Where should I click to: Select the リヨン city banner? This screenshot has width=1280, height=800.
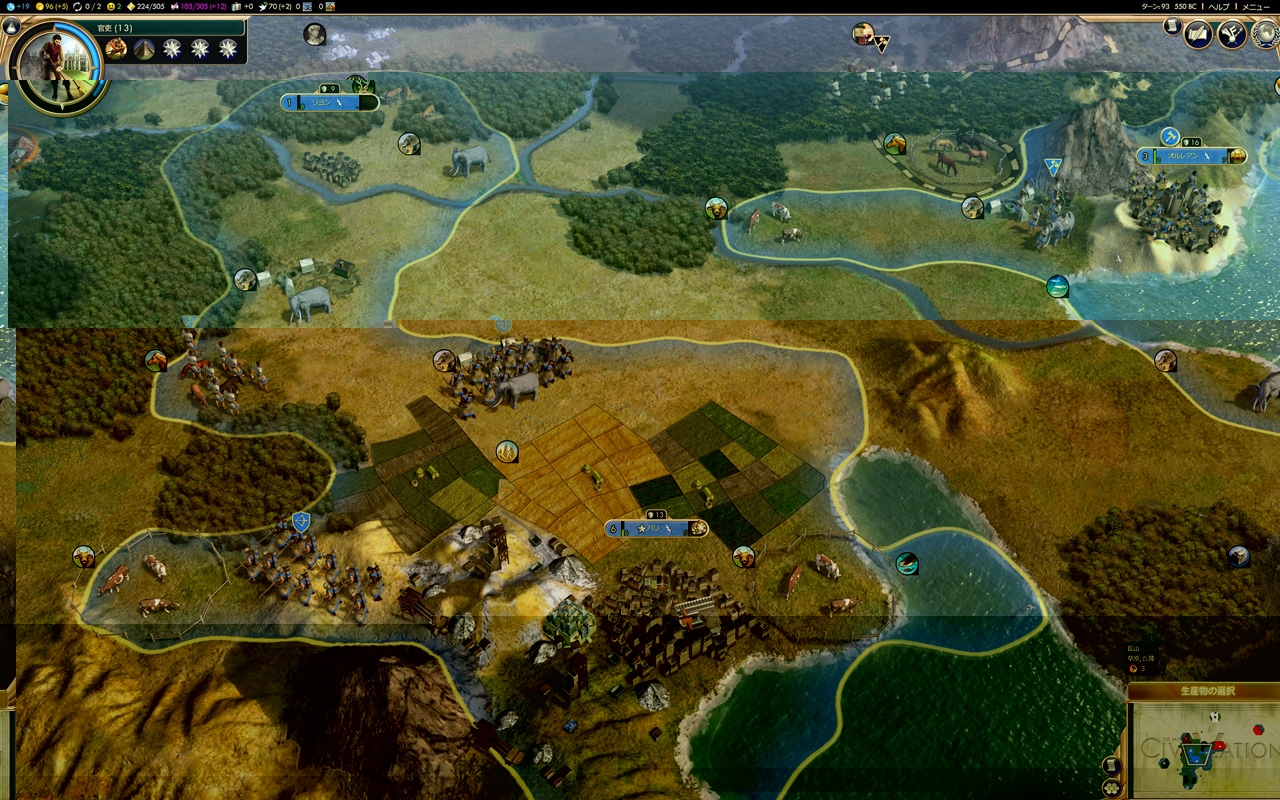pos(330,101)
